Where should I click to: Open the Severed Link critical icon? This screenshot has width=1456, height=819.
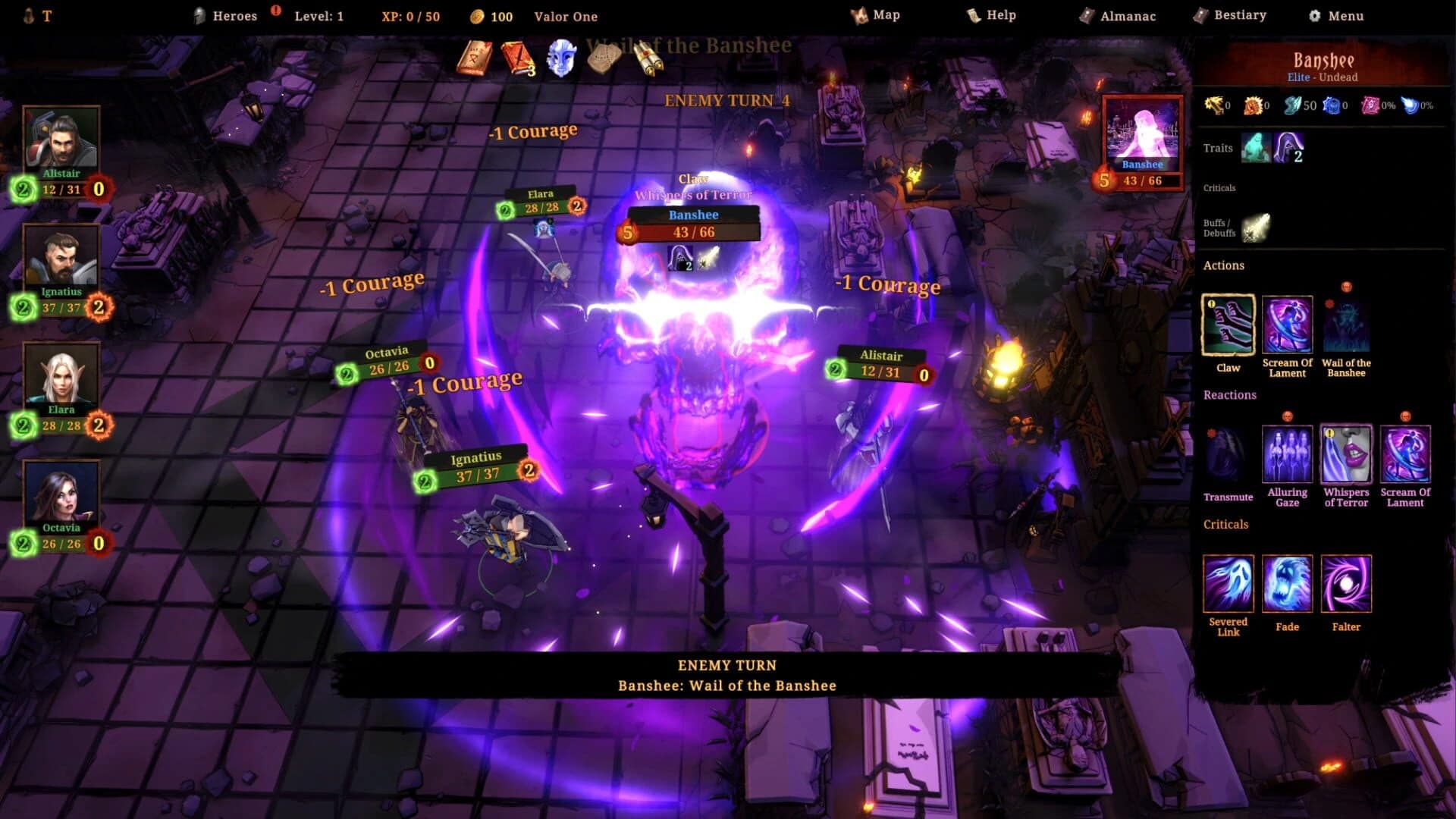(x=1228, y=584)
